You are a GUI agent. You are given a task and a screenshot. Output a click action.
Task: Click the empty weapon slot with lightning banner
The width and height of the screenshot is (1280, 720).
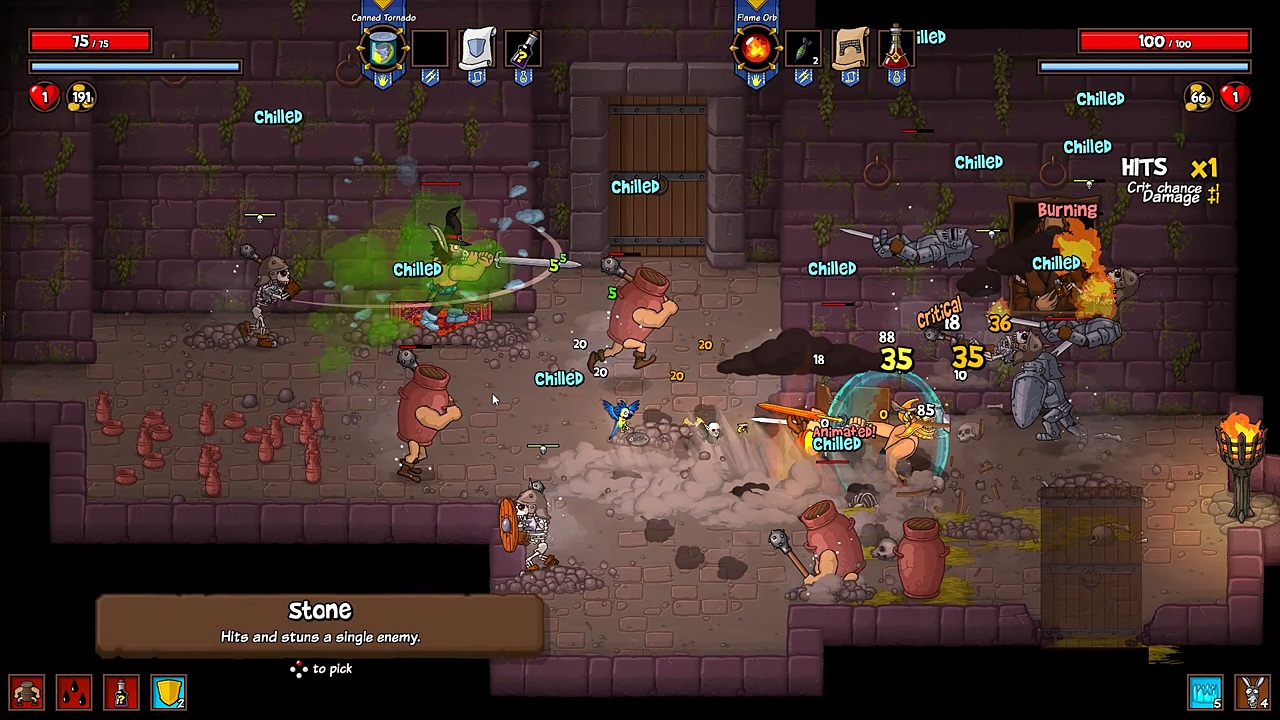pyautogui.click(x=430, y=48)
